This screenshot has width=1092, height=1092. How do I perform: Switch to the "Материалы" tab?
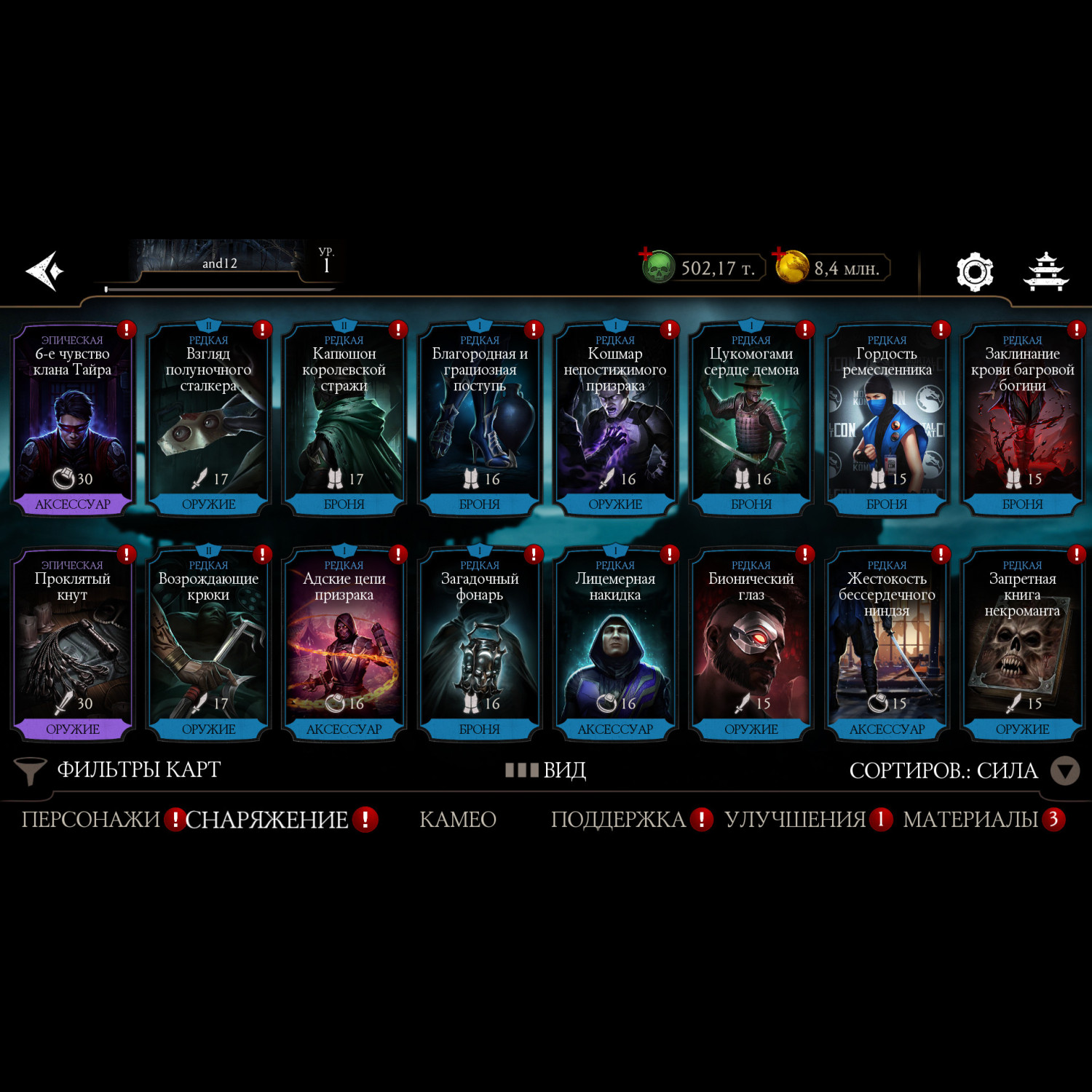pyautogui.click(x=970, y=820)
